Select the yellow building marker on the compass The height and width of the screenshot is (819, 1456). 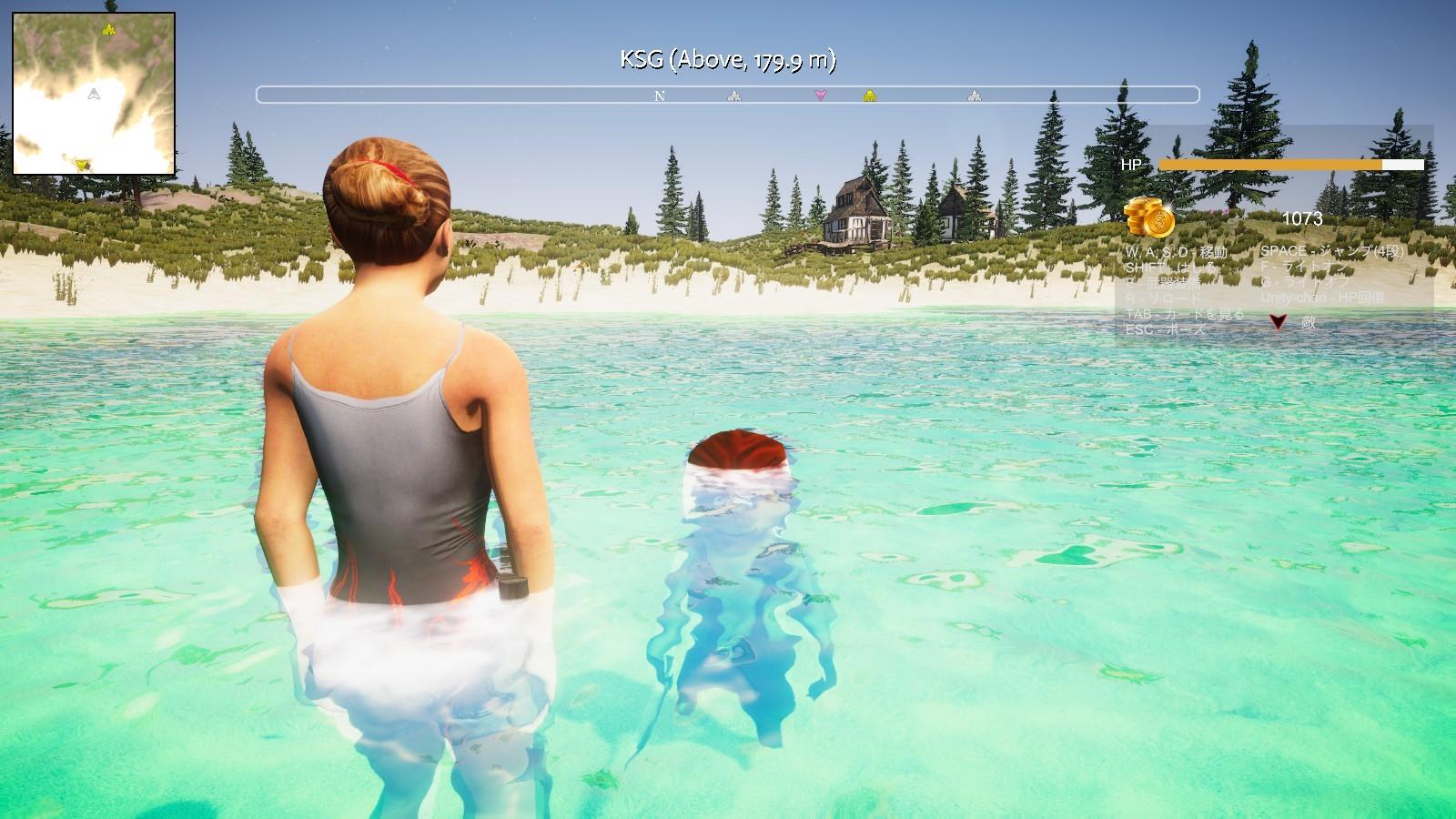(x=869, y=96)
